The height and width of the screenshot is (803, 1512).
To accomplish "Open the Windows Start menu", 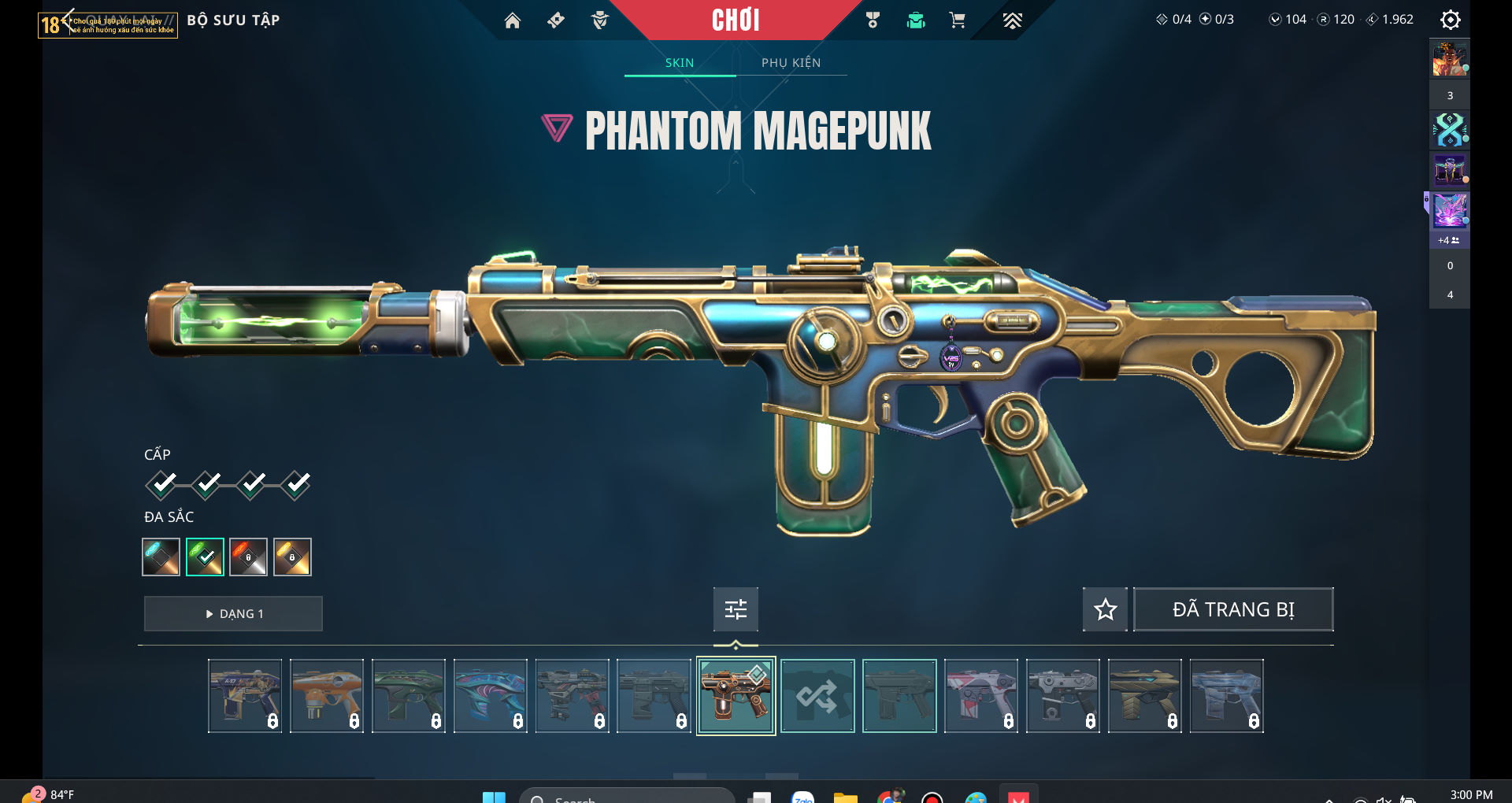I will pos(494,797).
